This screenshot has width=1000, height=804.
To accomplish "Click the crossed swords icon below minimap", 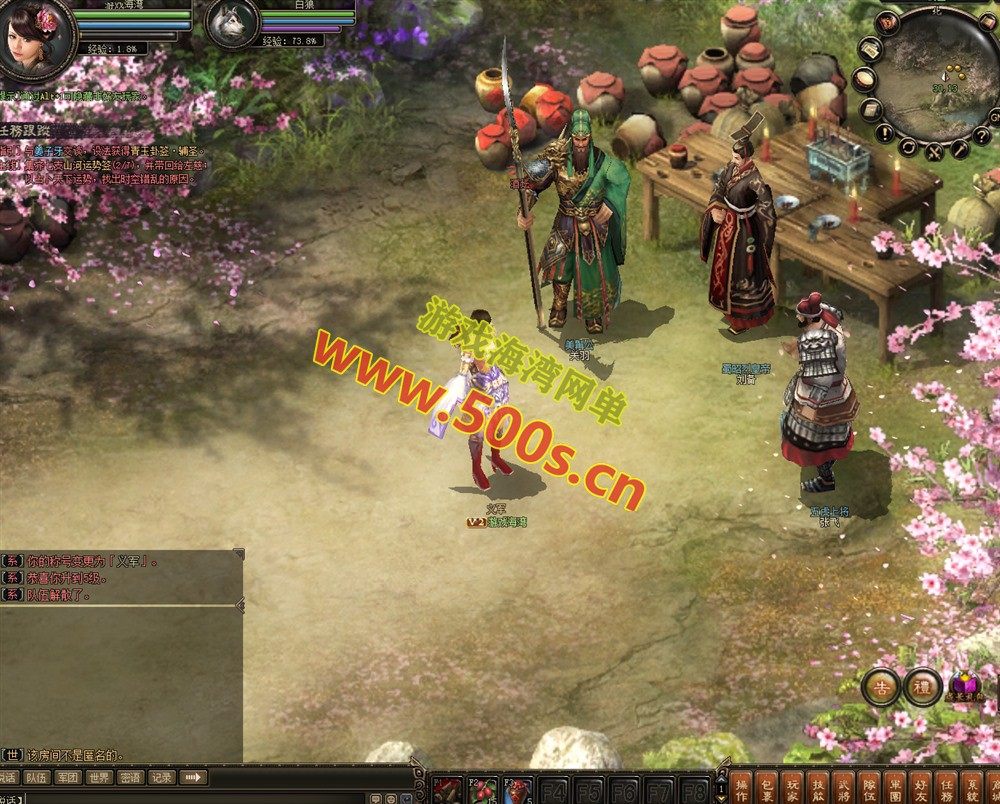I will click(x=934, y=152).
